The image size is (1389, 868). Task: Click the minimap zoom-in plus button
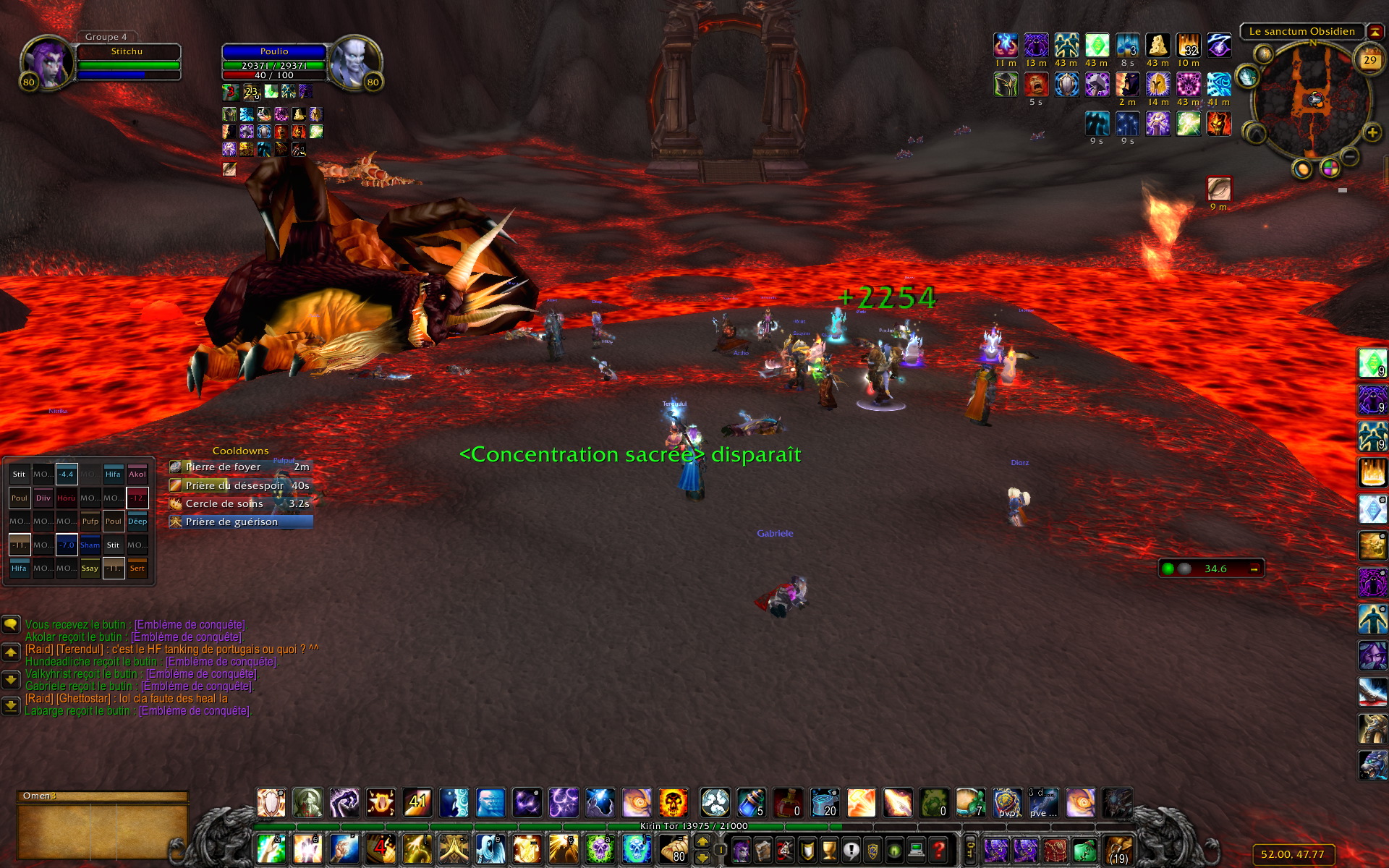[x=1372, y=132]
